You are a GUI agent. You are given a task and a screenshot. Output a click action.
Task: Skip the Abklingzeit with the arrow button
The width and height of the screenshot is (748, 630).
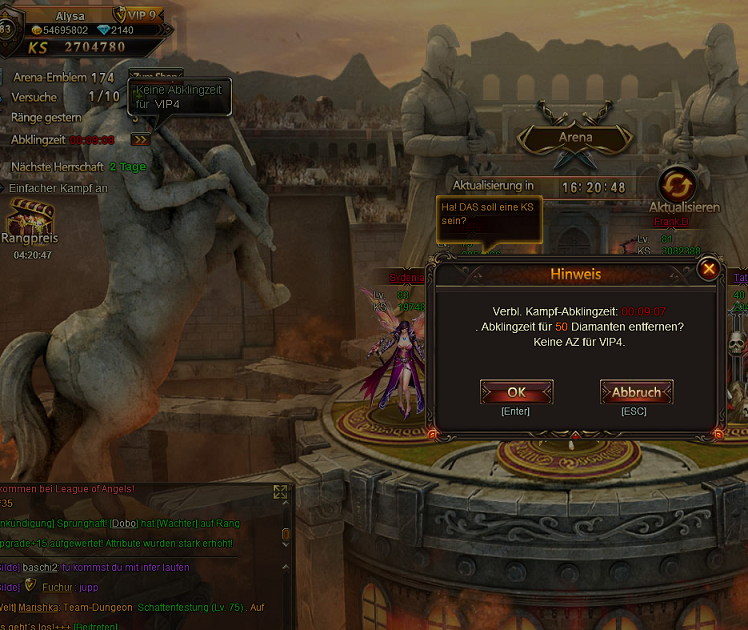tap(140, 140)
